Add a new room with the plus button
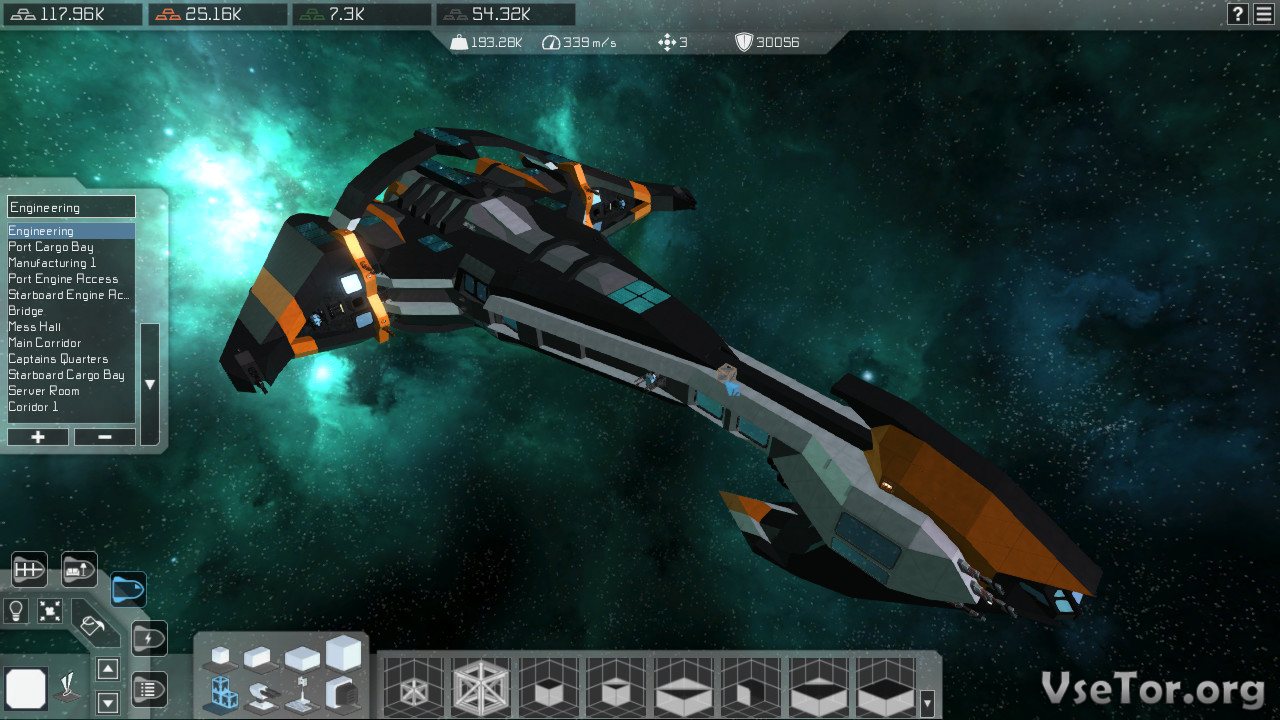 38,437
